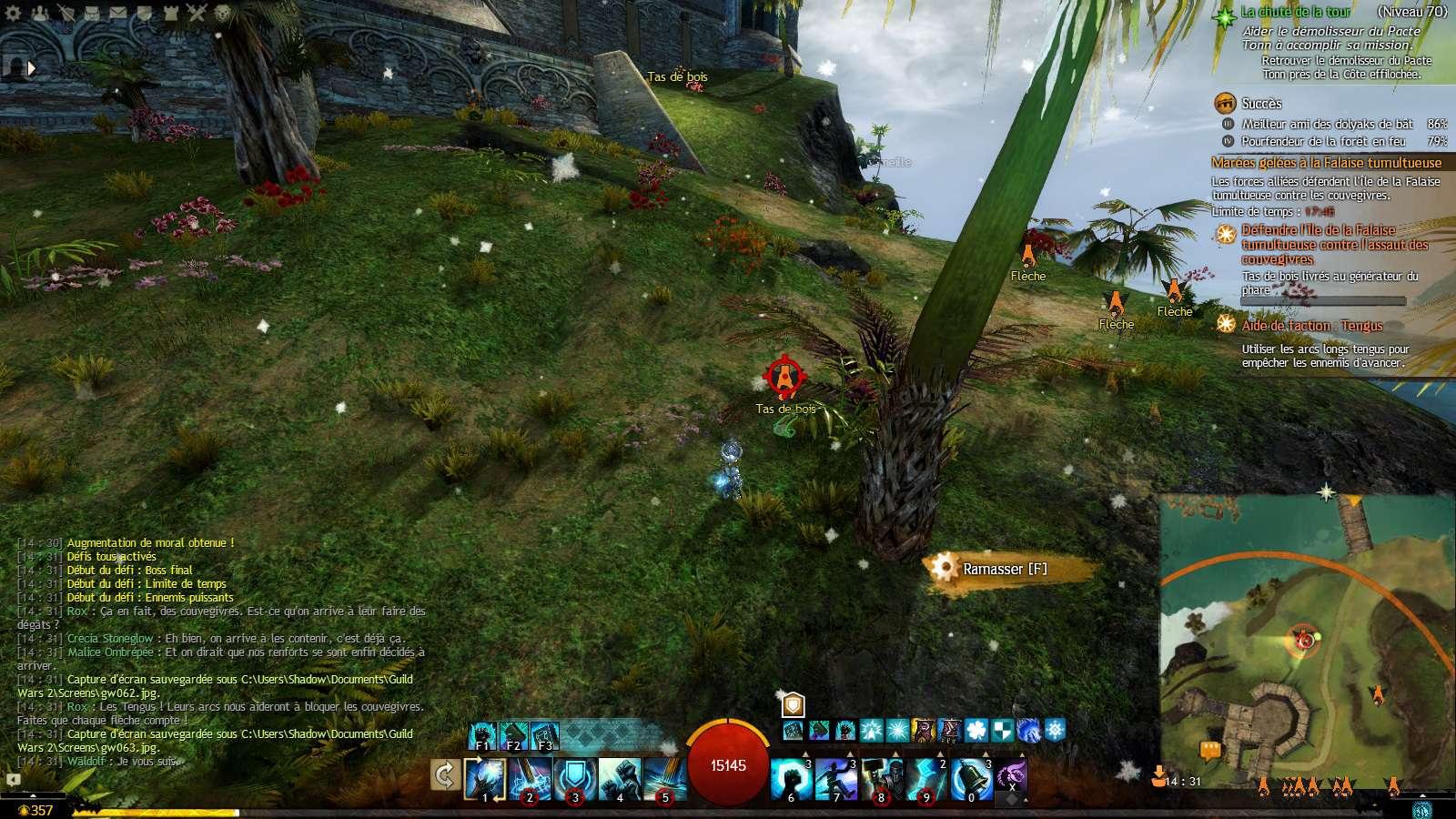The height and width of the screenshot is (819, 1456).
Task: Open the inventory bag icon
Action: (92, 13)
